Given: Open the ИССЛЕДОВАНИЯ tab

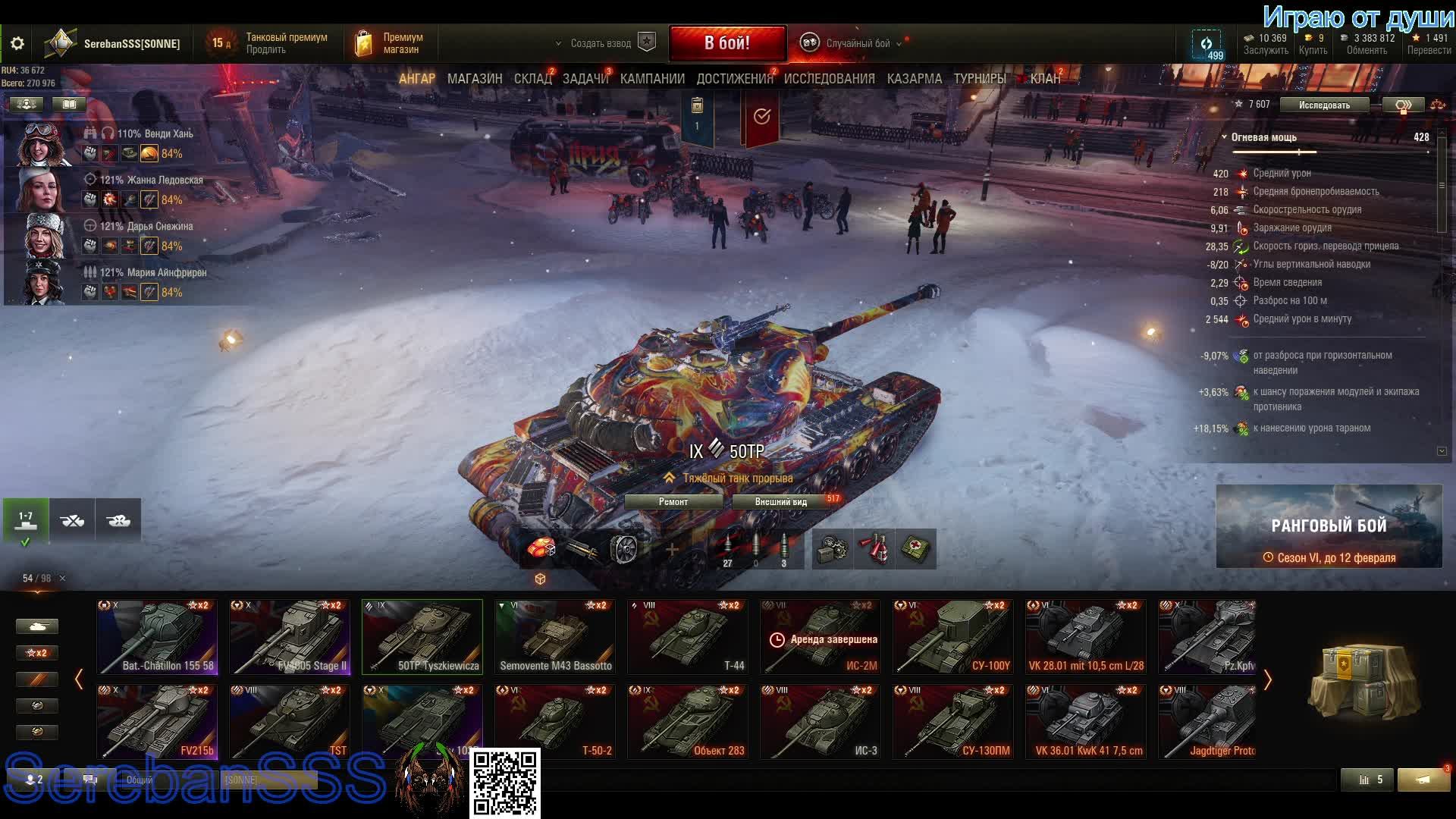Looking at the screenshot, I should click(x=829, y=79).
